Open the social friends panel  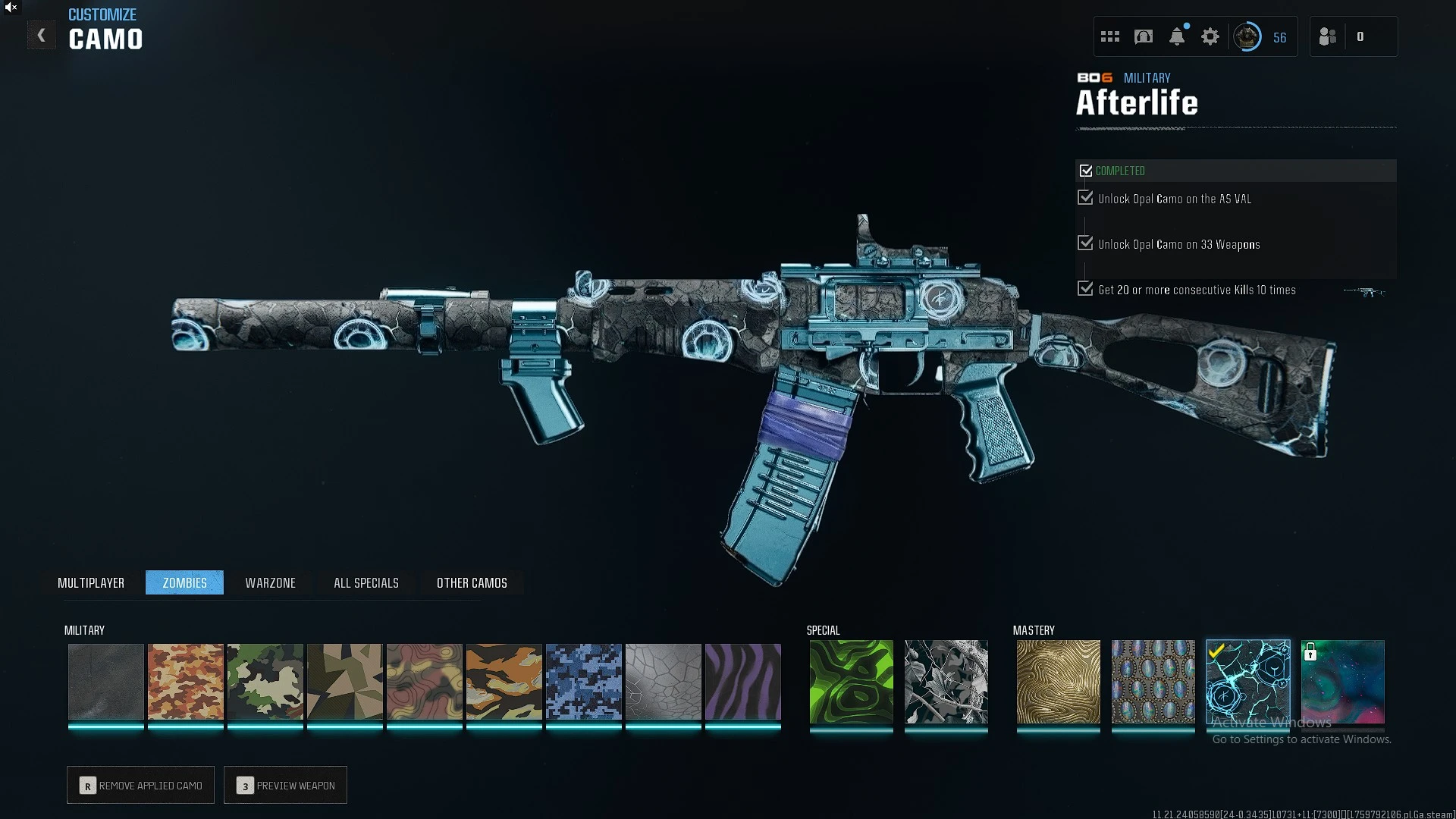coord(1328,36)
